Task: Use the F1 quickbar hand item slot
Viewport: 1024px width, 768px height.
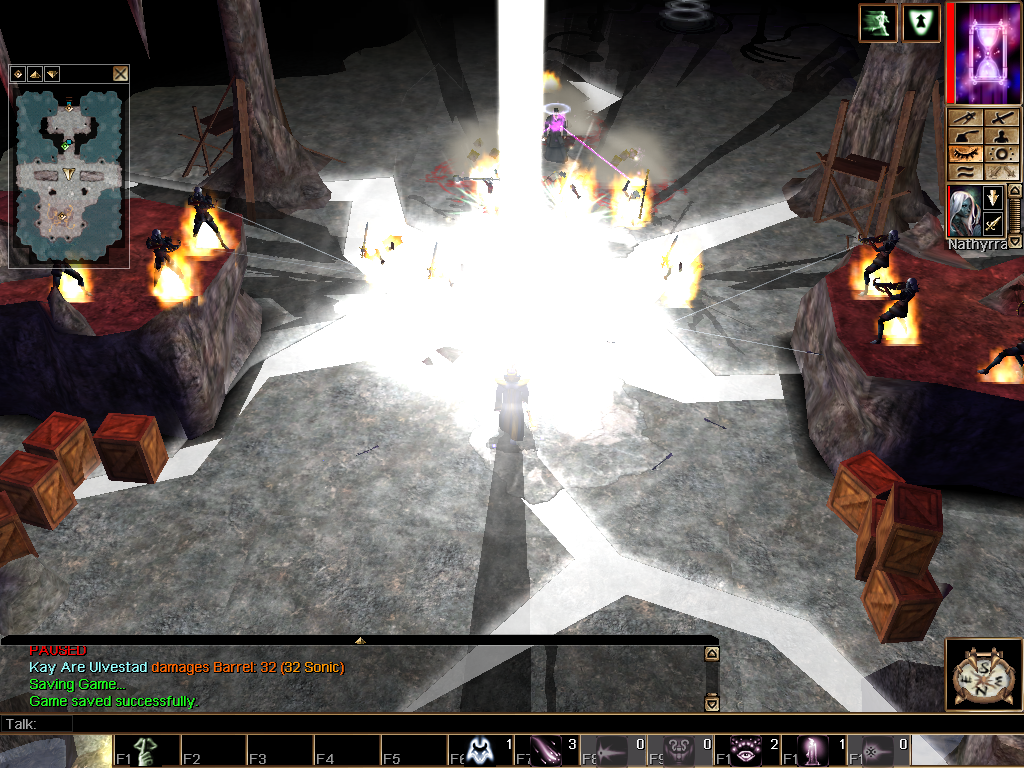Action: click(147, 751)
